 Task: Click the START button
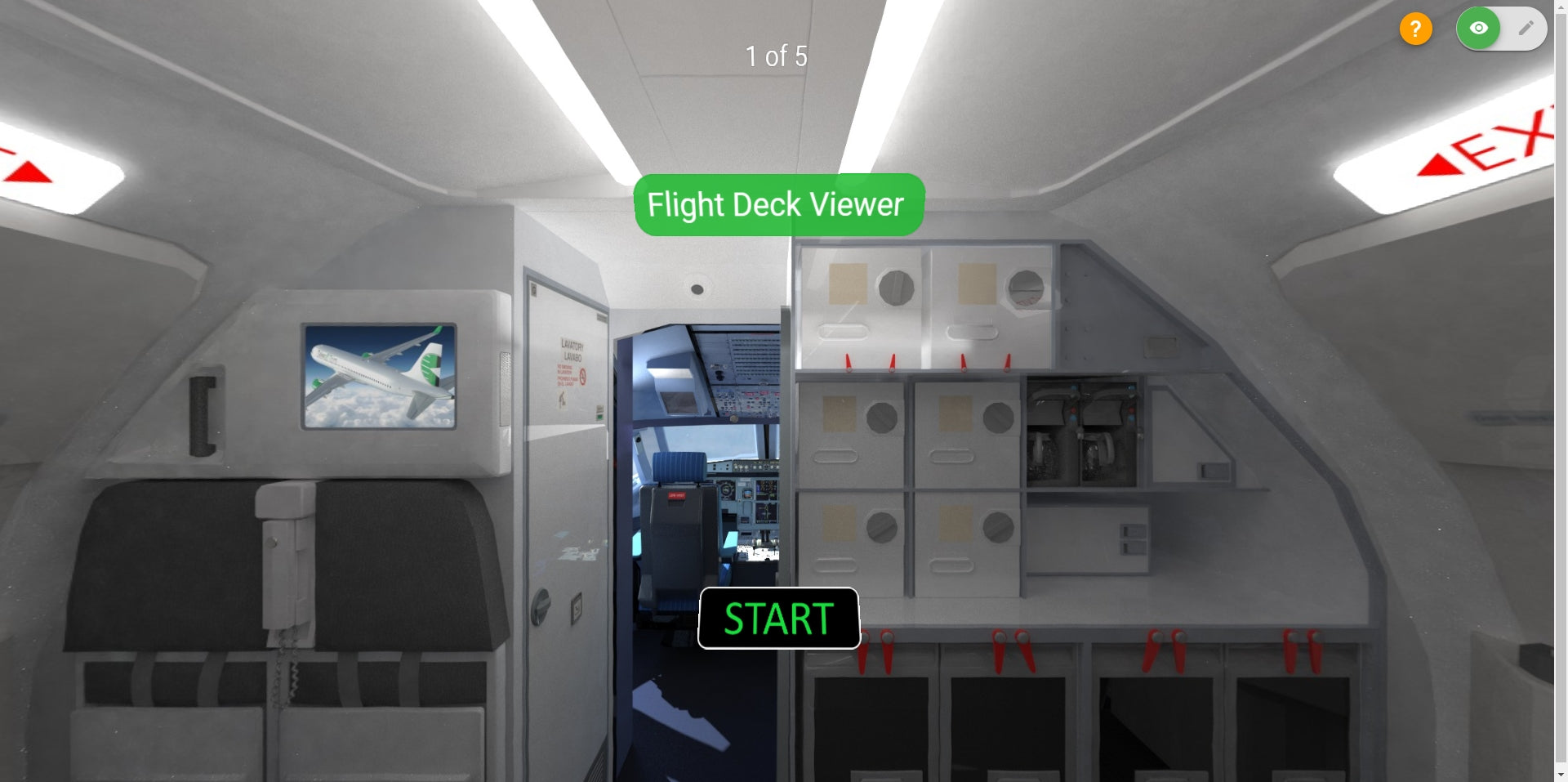tap(778, 619)
